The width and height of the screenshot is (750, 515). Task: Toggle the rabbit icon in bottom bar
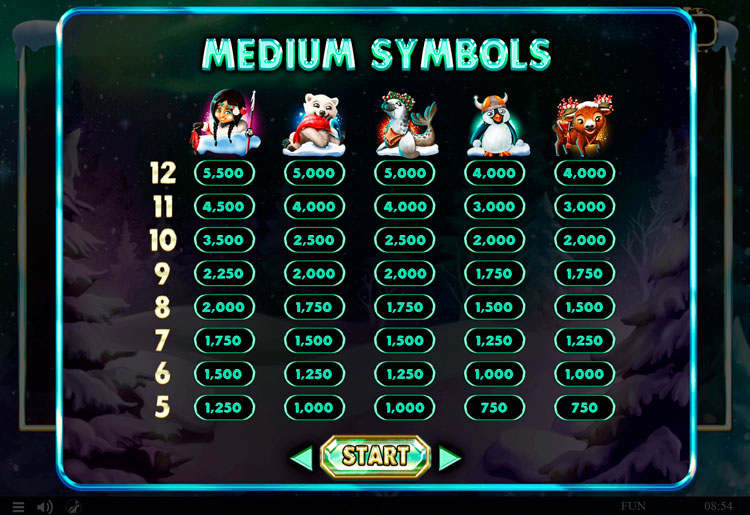[74, 507]
